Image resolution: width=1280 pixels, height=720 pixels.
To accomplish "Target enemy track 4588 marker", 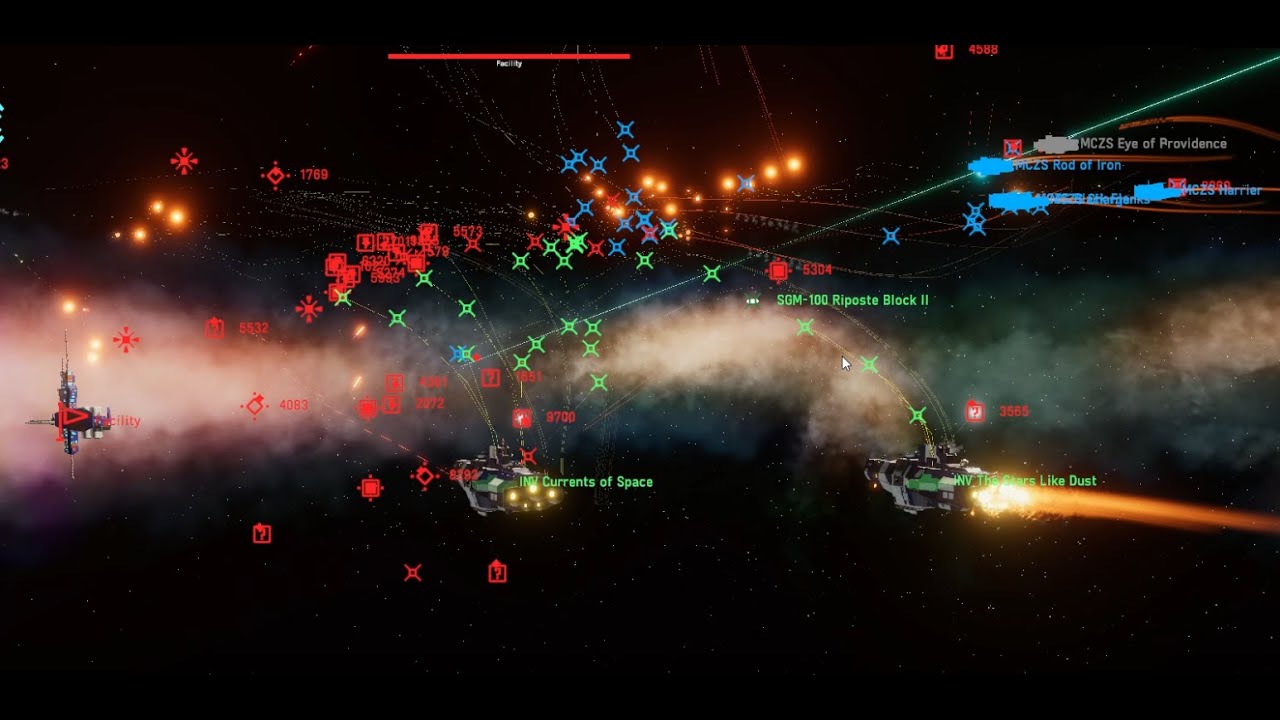I will coord(944,50).
